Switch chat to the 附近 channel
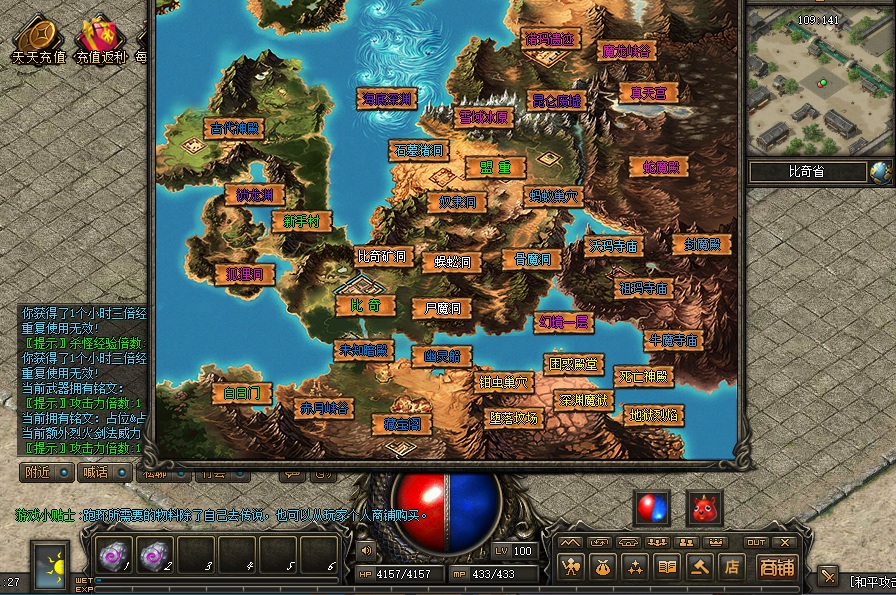Screen dimensions: 896x595 click(x=46, y=472)
